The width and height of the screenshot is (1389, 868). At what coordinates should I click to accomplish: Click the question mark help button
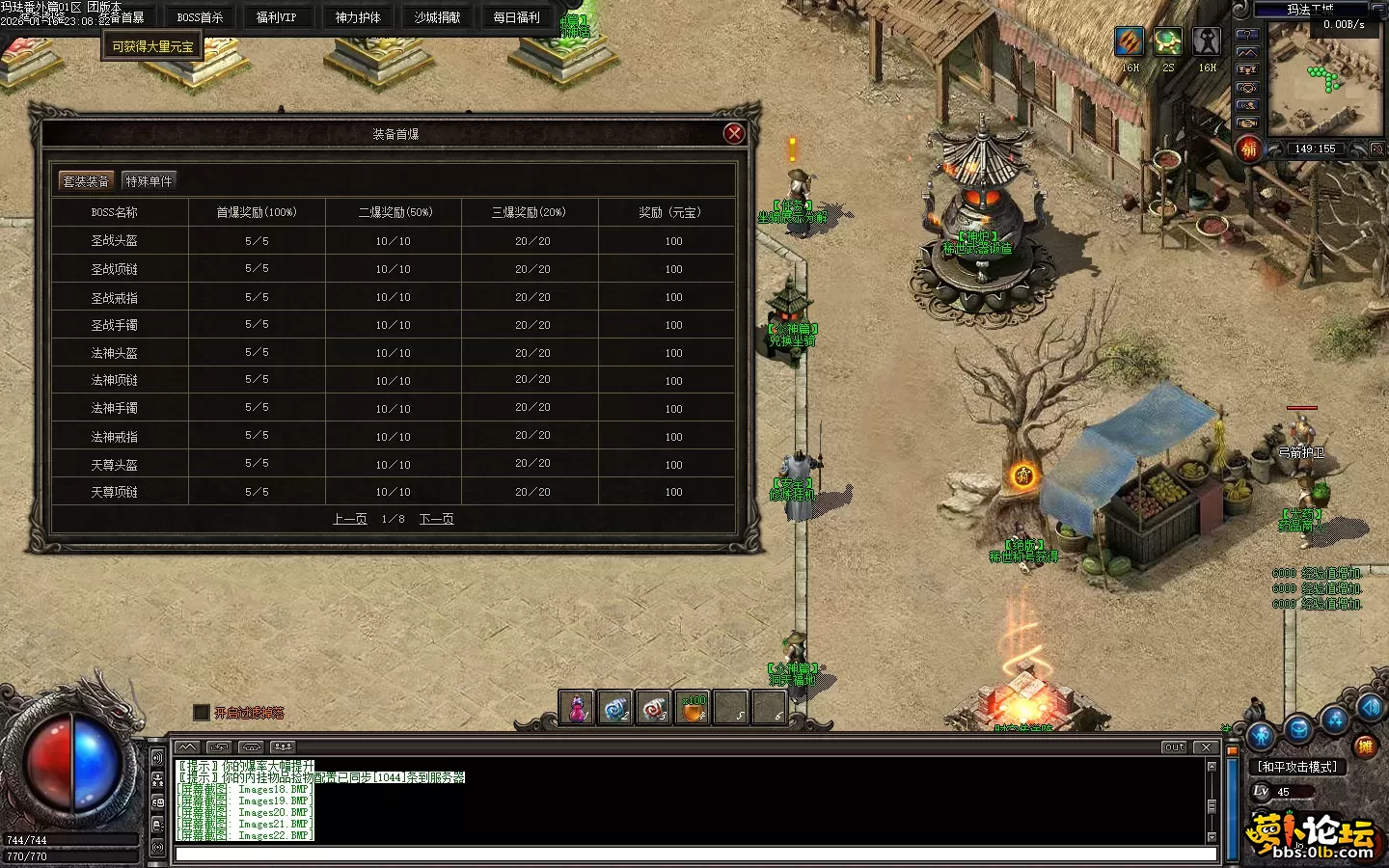point(1247,35)
